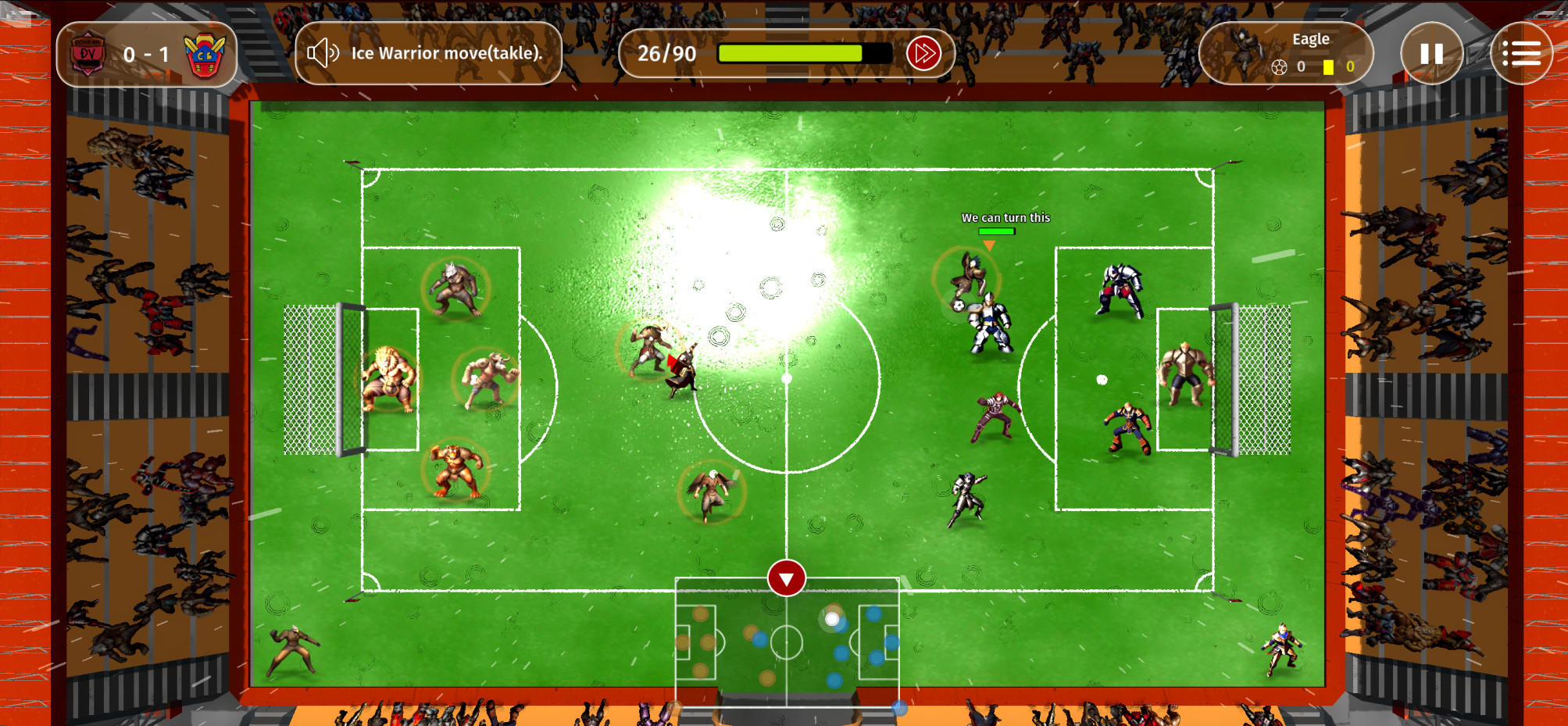Click the yellow card icon in the Eagle panel
Screen dimensions: 1568x726
click(x=1328, y=67)
